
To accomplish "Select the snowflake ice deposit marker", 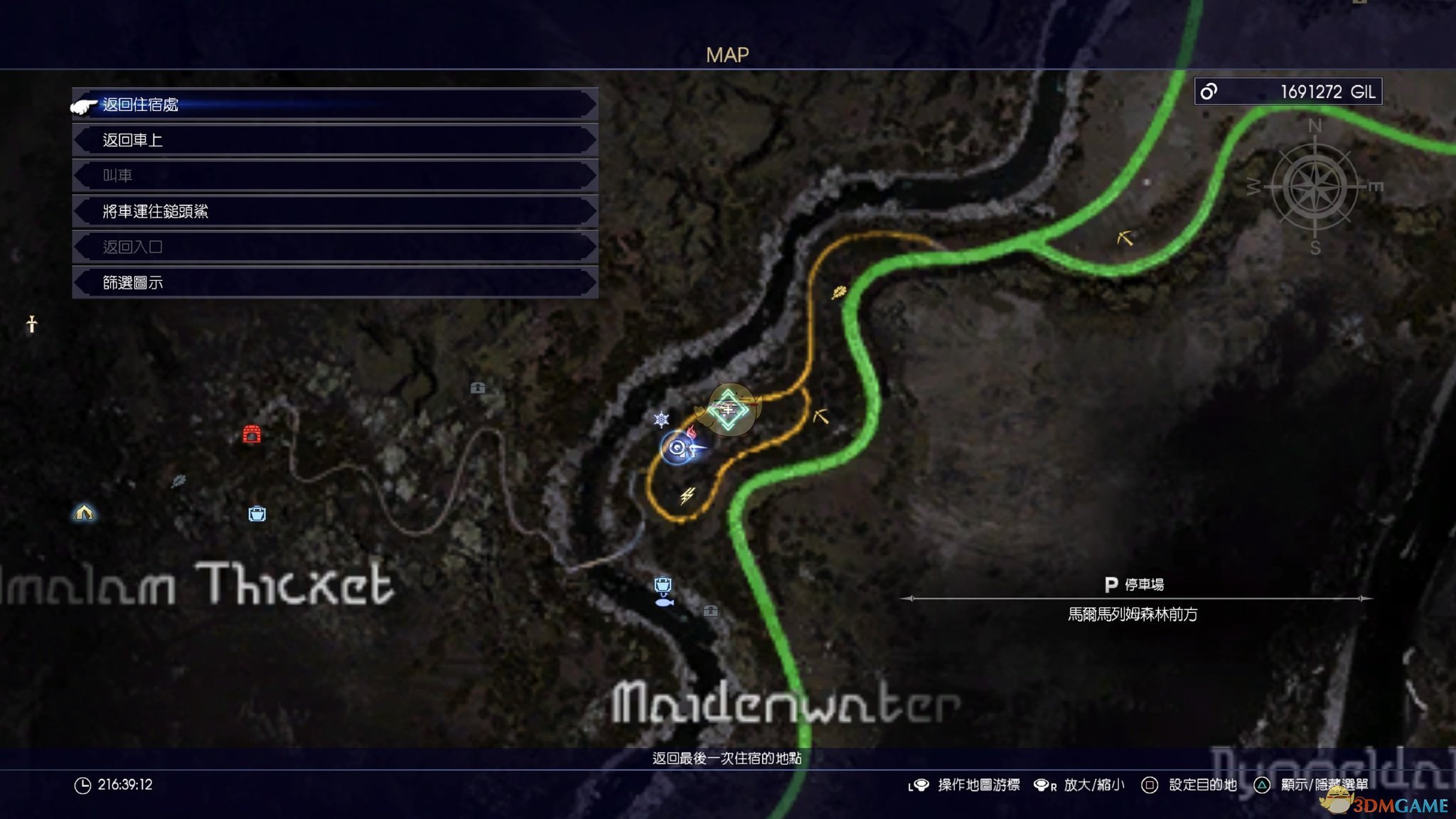I will (661, 419).
